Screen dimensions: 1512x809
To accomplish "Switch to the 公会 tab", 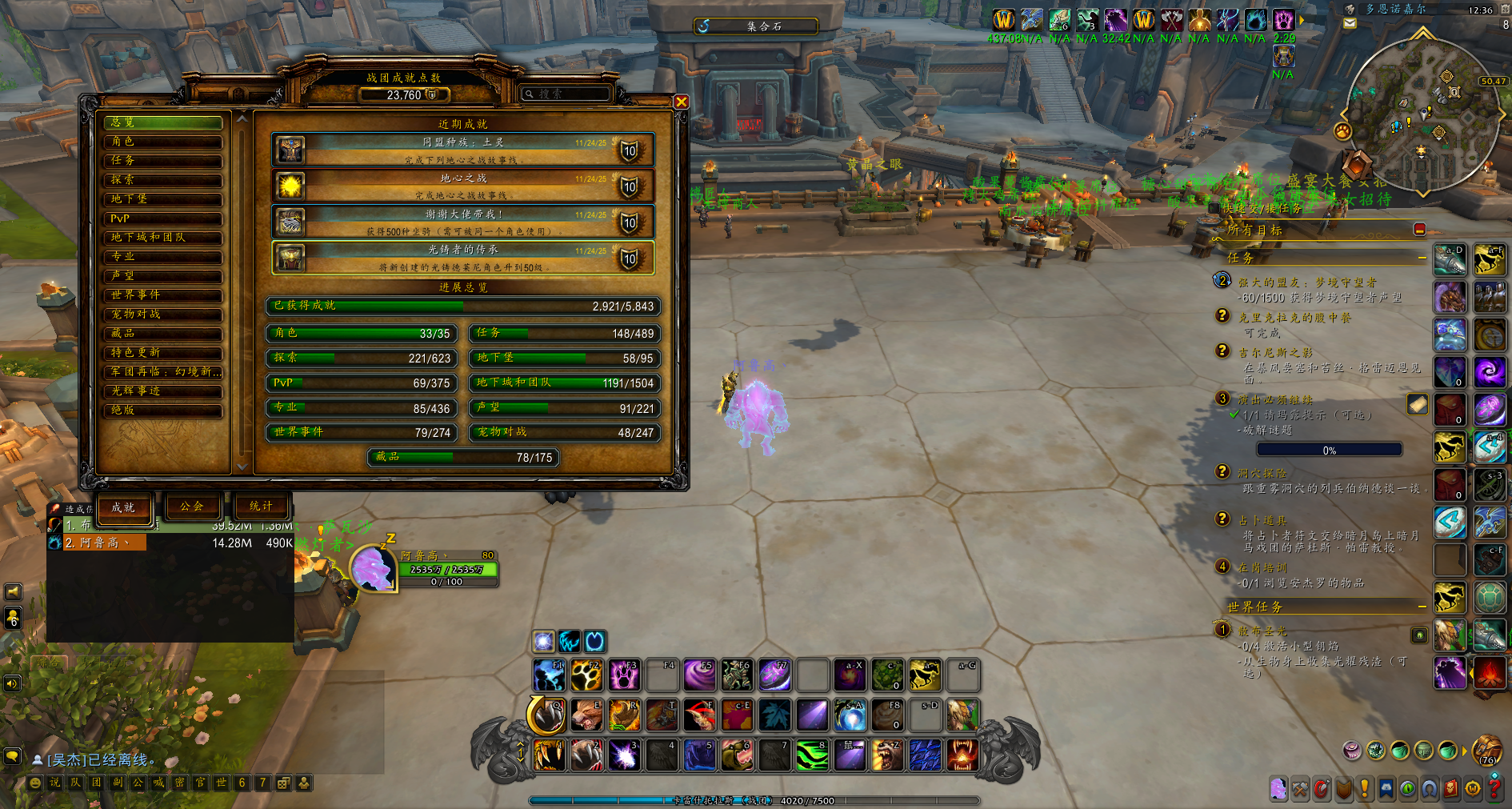I will [x=192, y=507].
